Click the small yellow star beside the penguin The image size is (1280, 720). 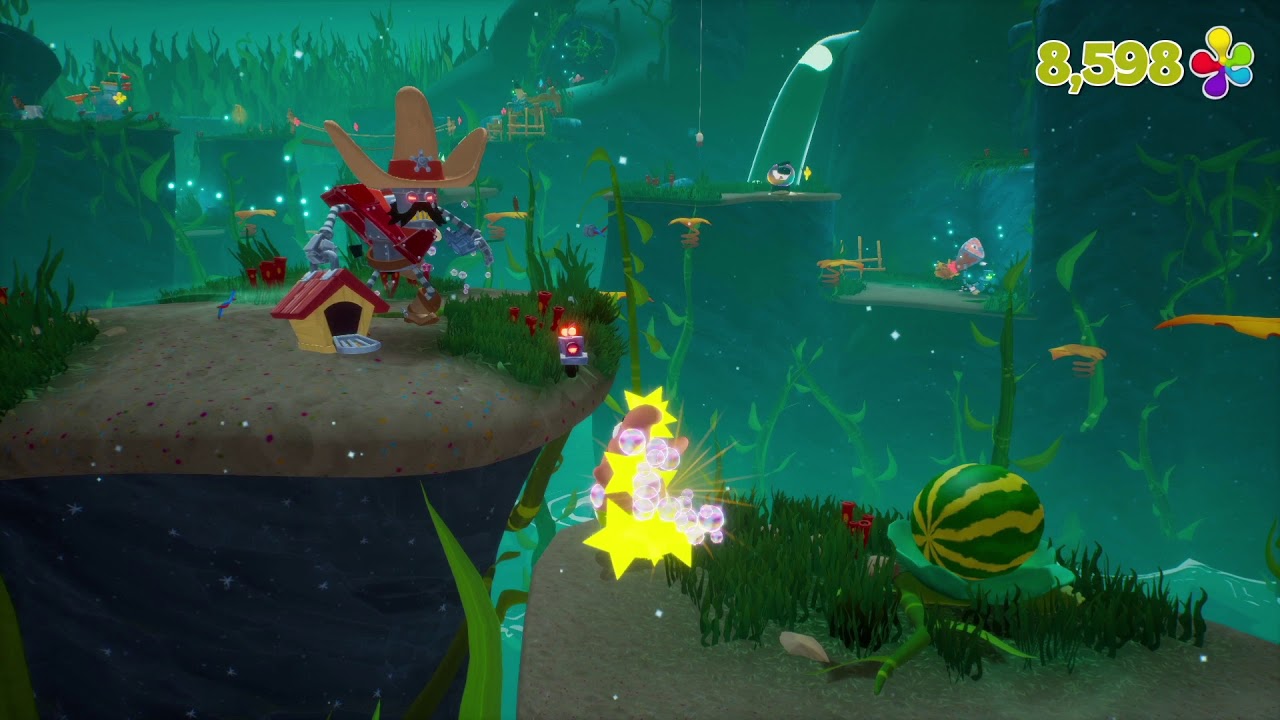coord(807,172)
